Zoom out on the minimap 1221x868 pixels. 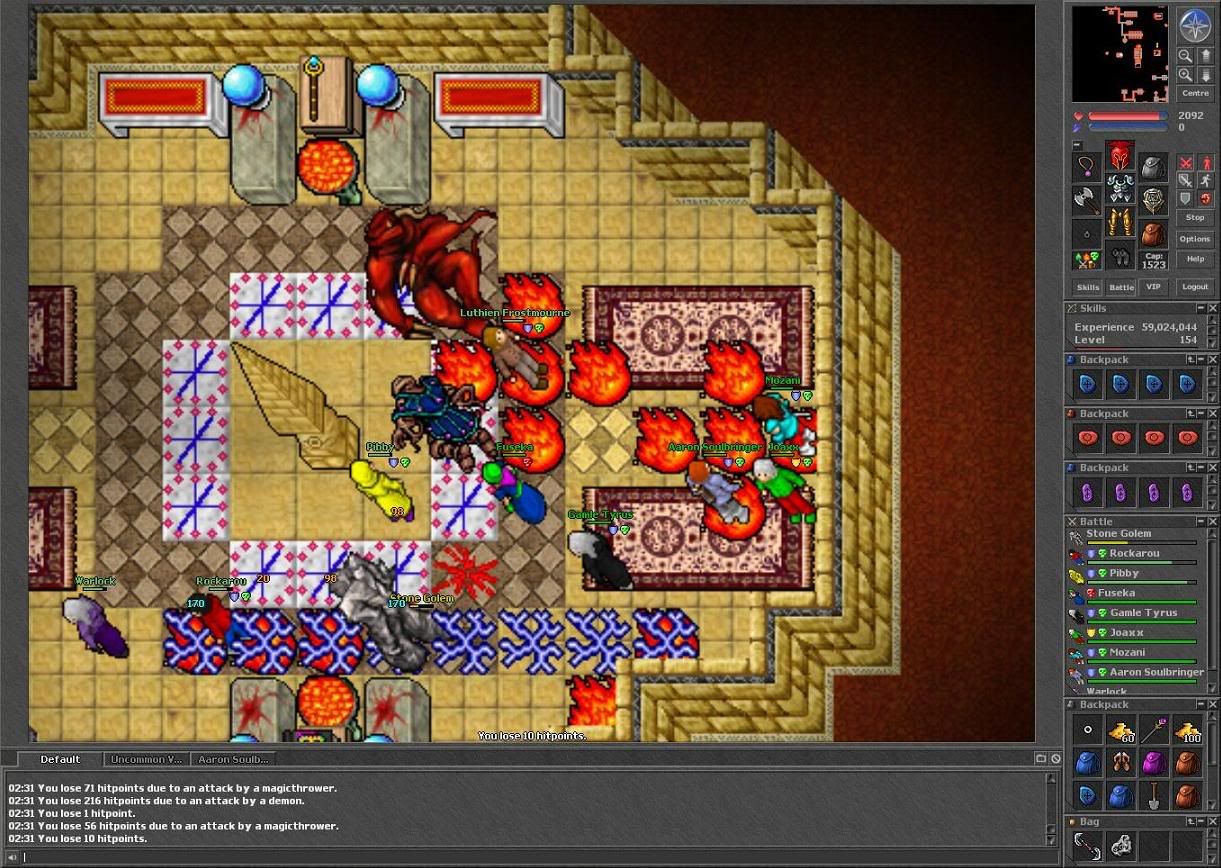tap(1185, 75)
